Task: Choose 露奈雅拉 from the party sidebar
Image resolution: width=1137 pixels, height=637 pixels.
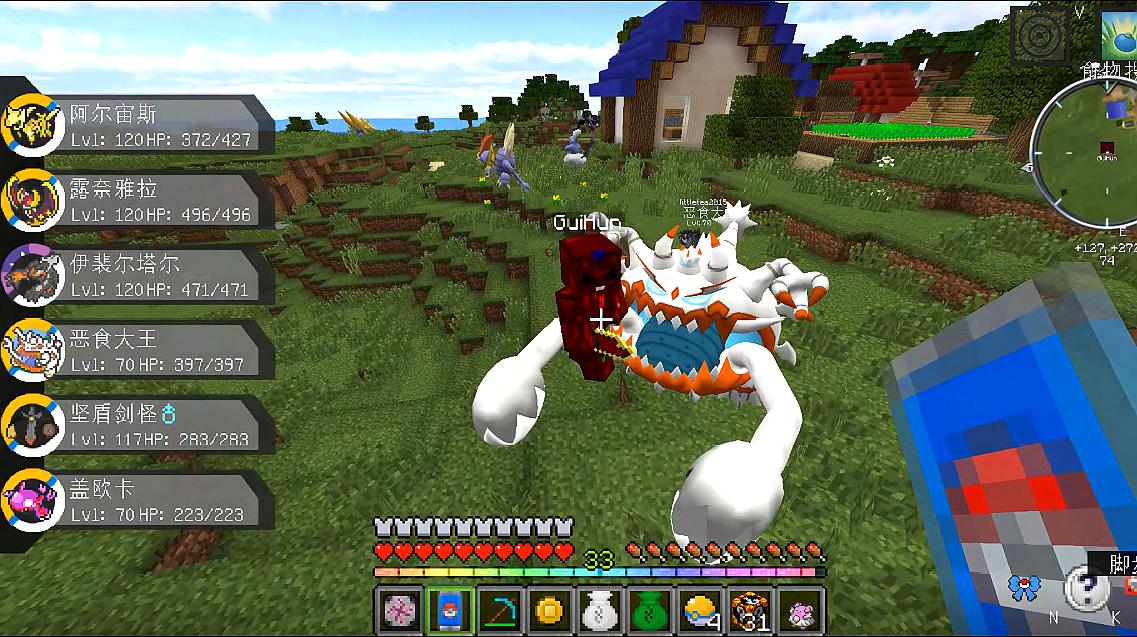Action: tap(140, 200)
